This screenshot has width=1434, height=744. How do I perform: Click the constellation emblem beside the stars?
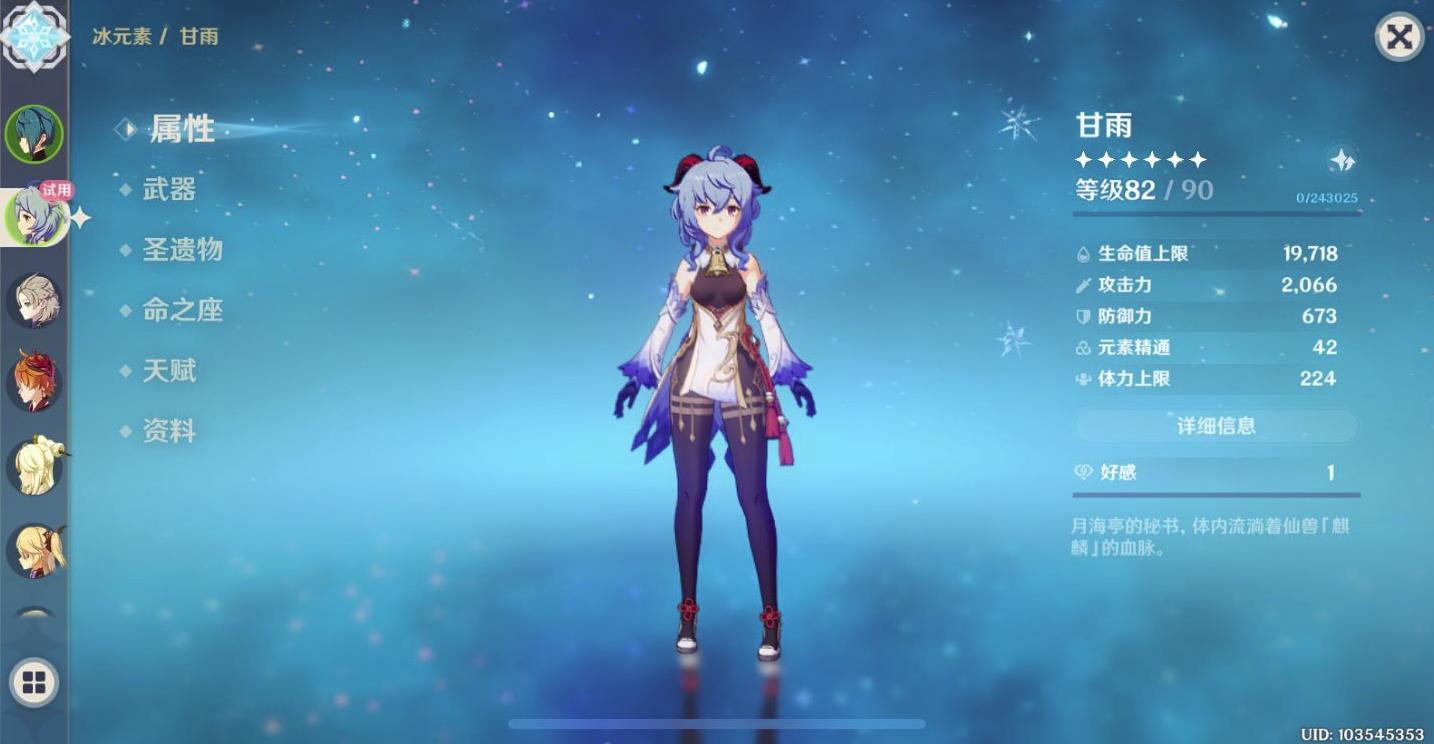1345,157
